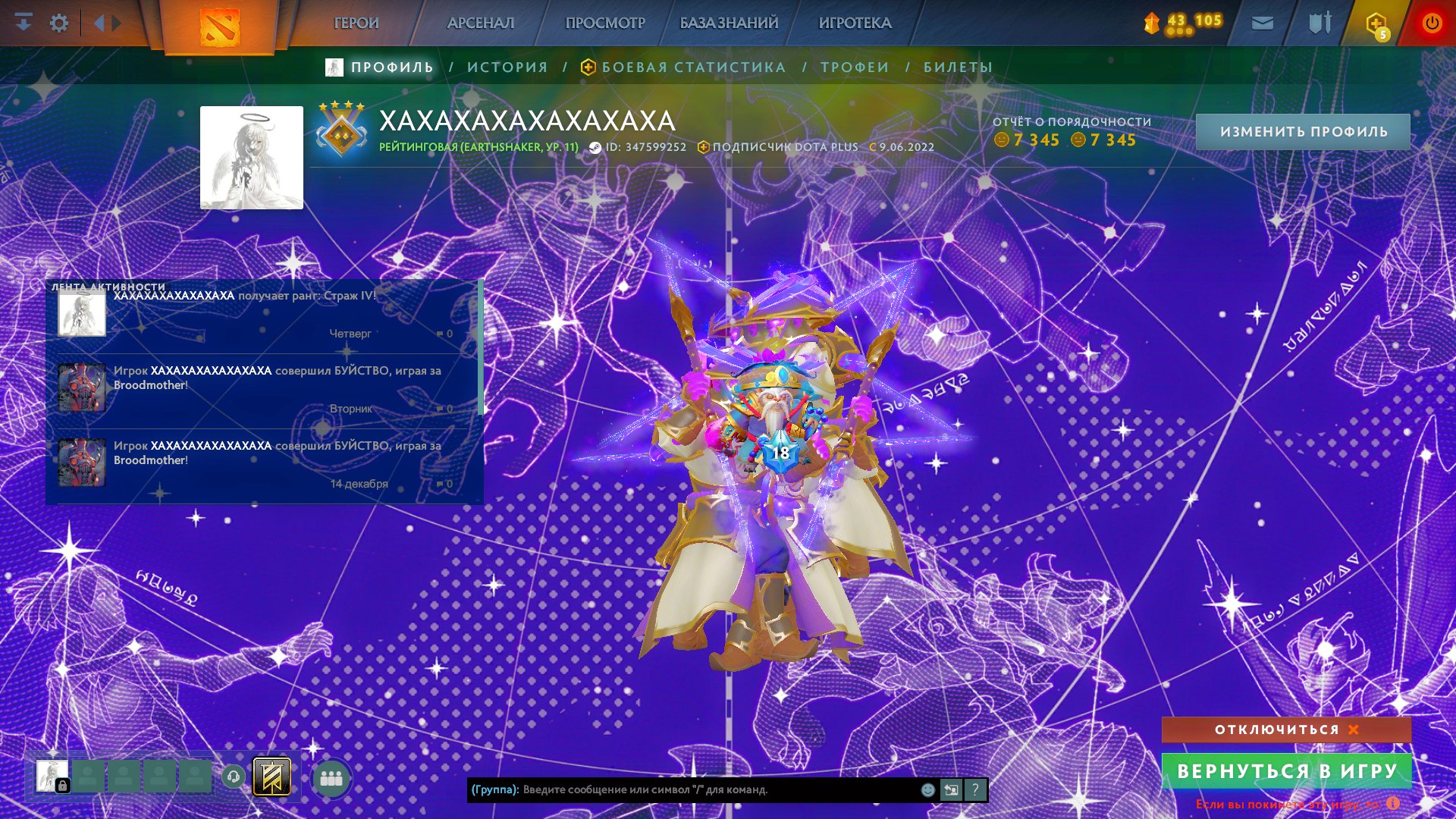Click the settings gear icon top left

point(58,22)
